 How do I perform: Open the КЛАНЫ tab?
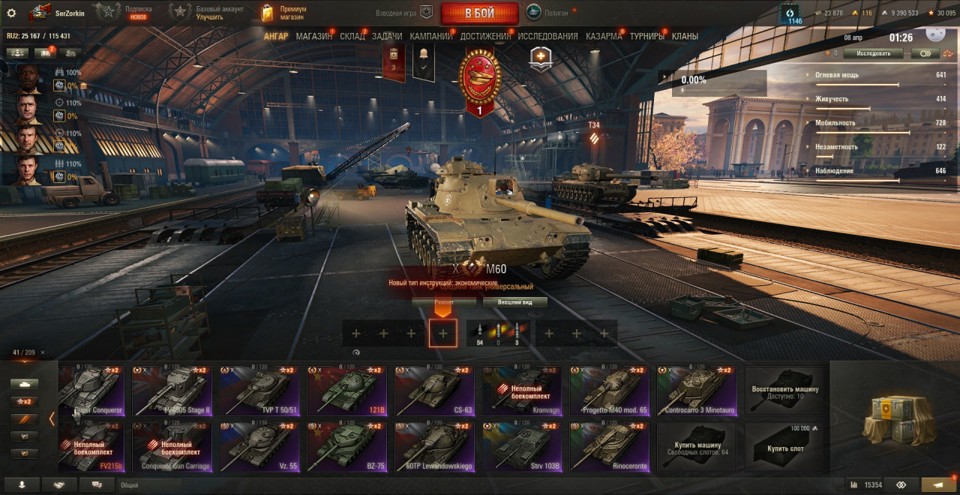[685, 36]
